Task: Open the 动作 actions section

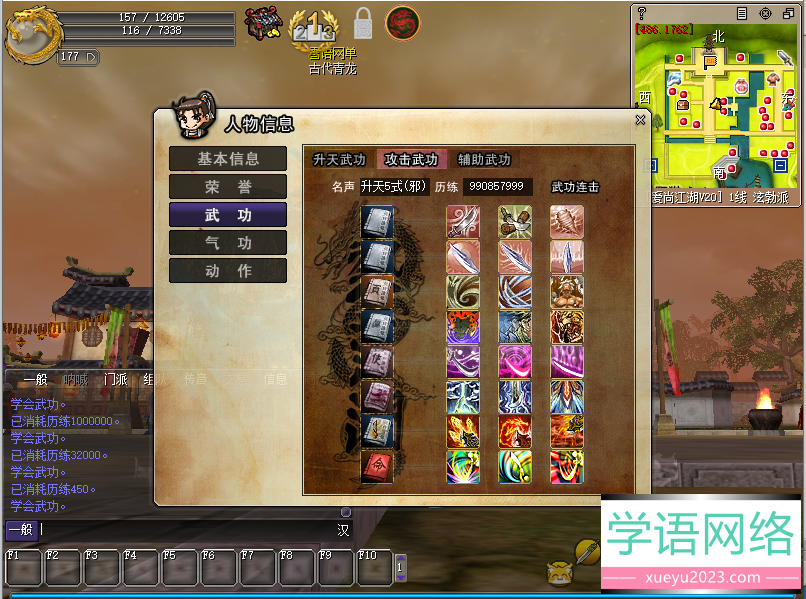Action: [228, 271]
